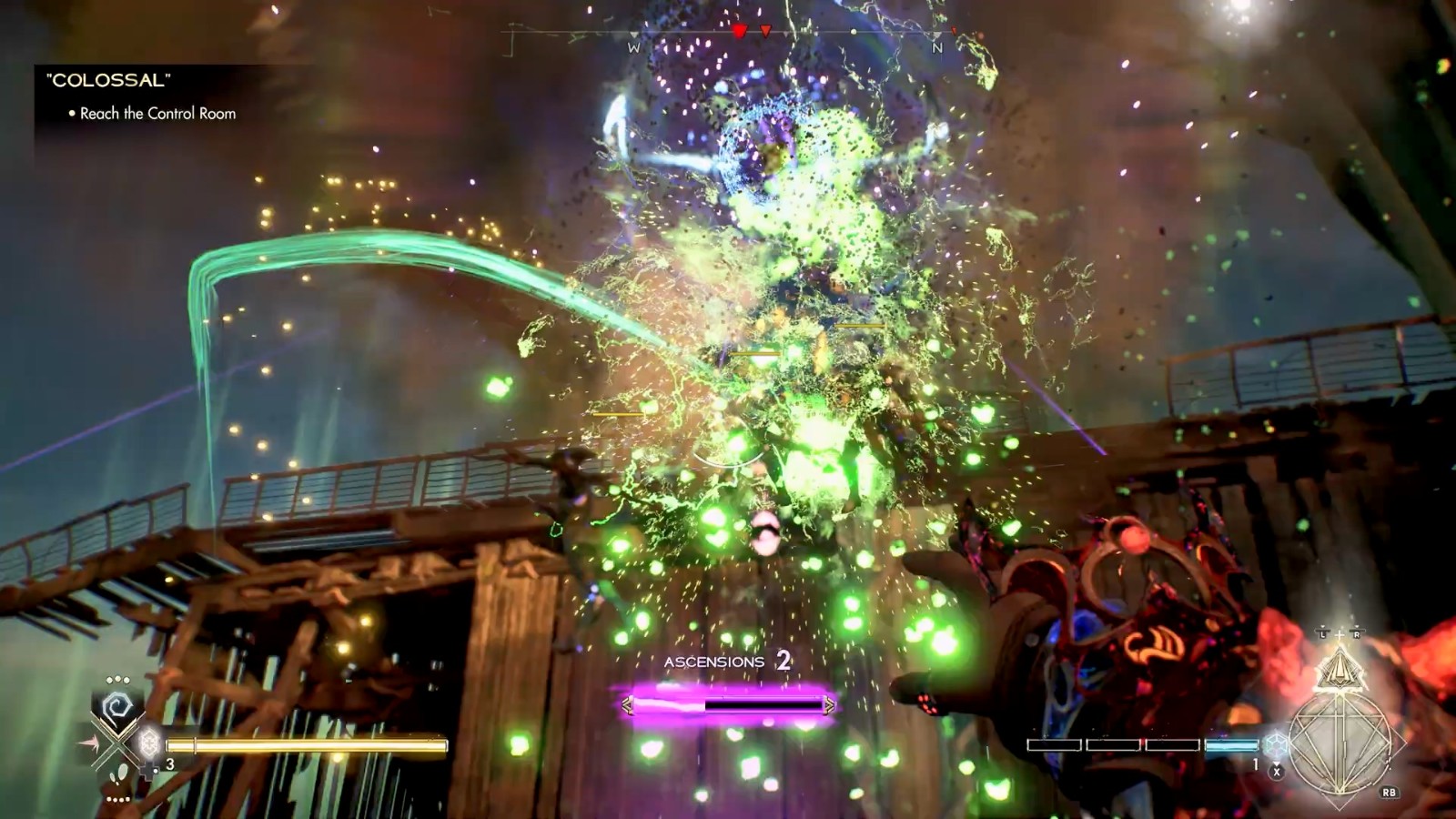
Task: Open the "Colossal" quest tracker
Action: click(x=107, y=80)
